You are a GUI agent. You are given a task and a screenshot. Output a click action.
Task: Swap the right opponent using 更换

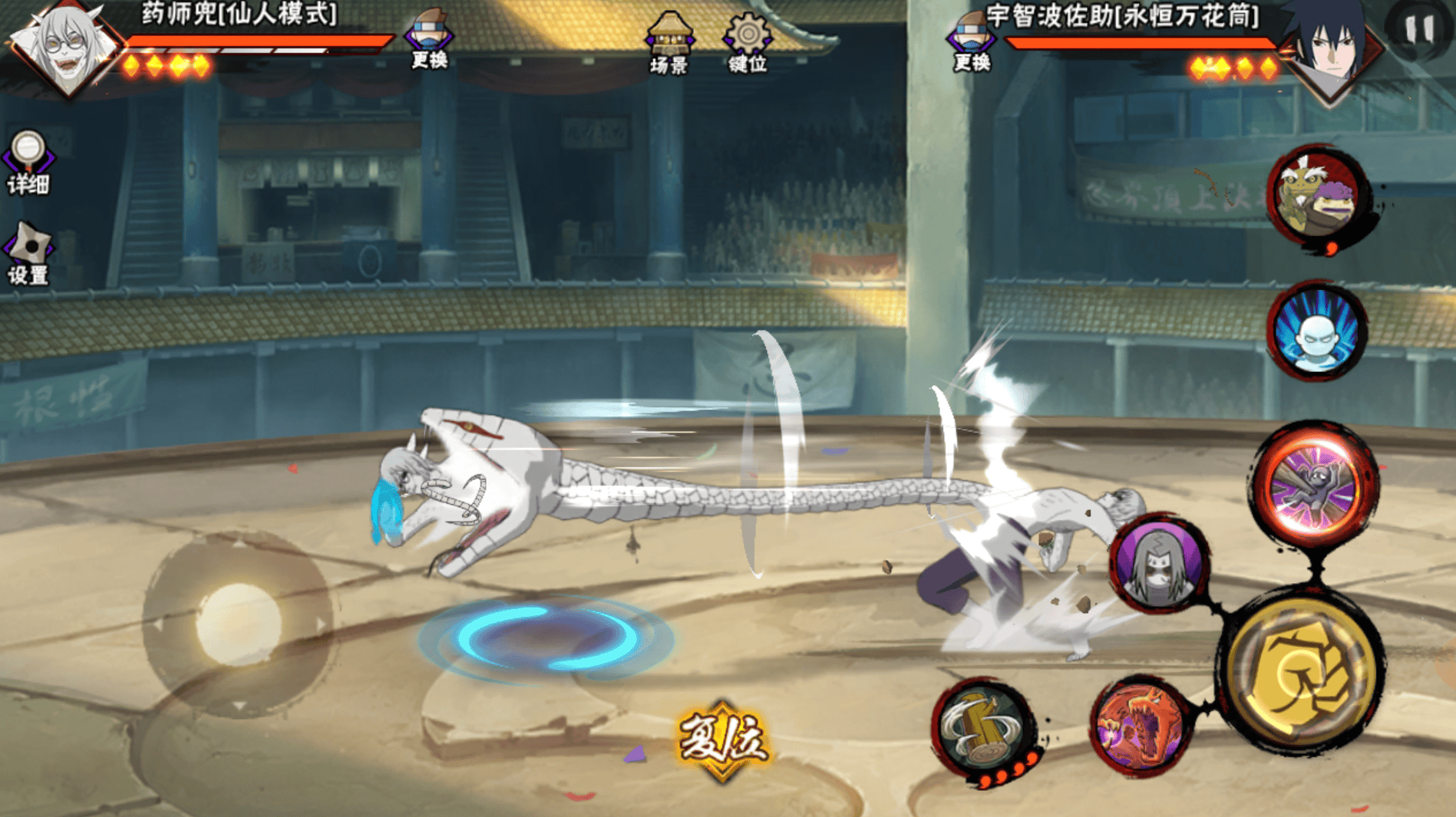tap(971, 42)
